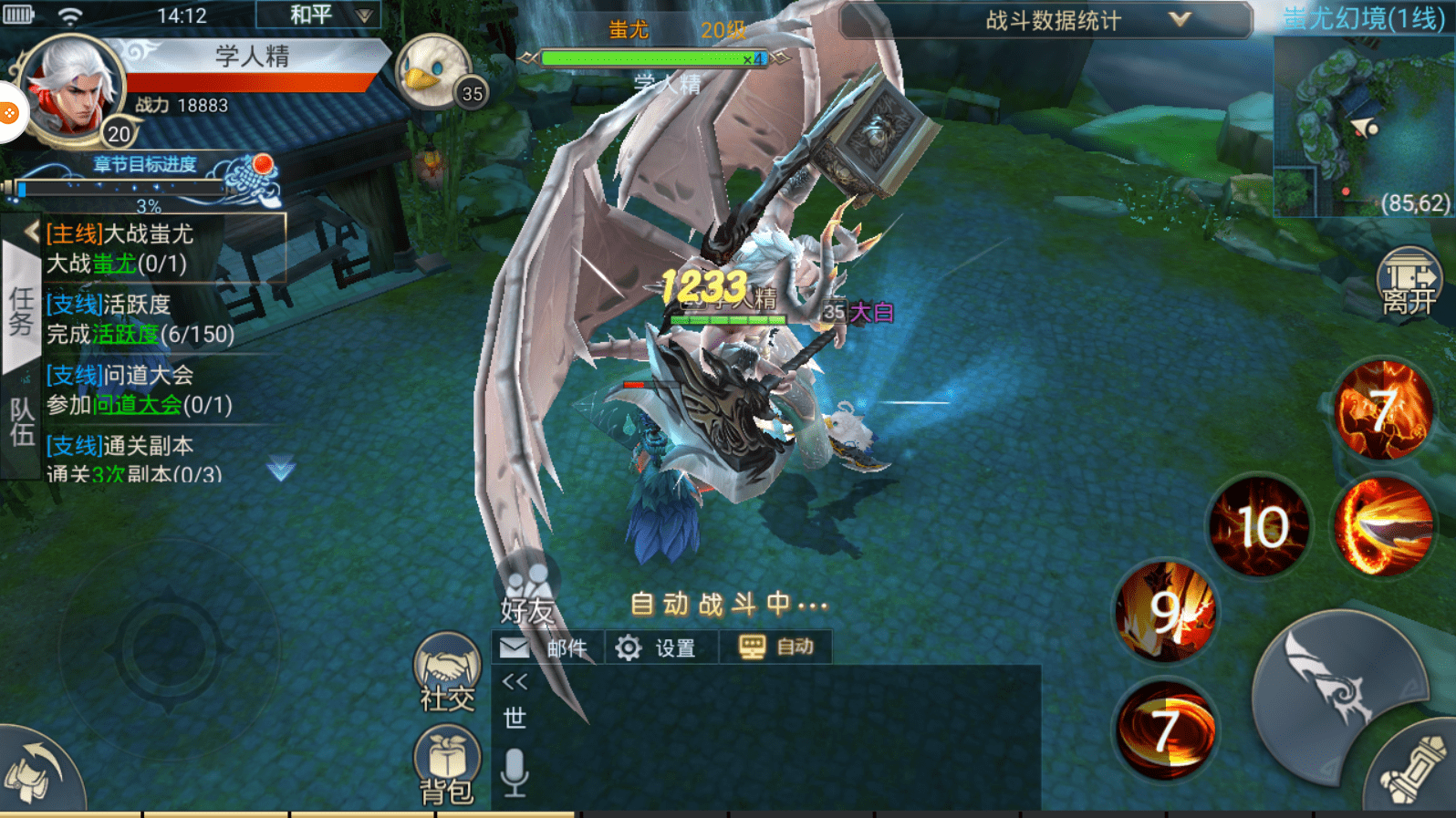
Task: Toggle 自动 auto-combat mode
Action: [776, 647]
